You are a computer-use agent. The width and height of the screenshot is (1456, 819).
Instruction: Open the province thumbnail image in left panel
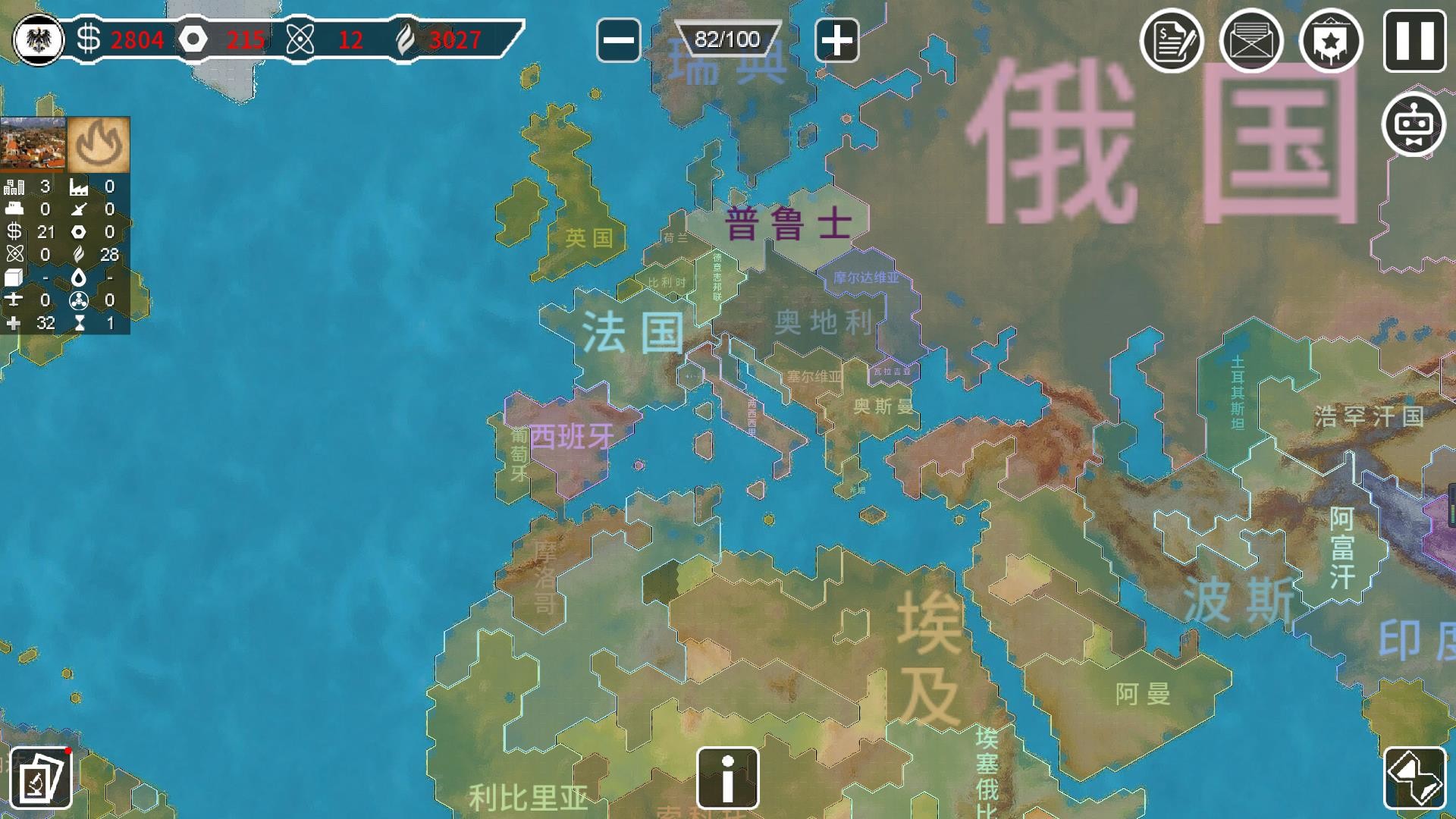(x=33, y=144)
